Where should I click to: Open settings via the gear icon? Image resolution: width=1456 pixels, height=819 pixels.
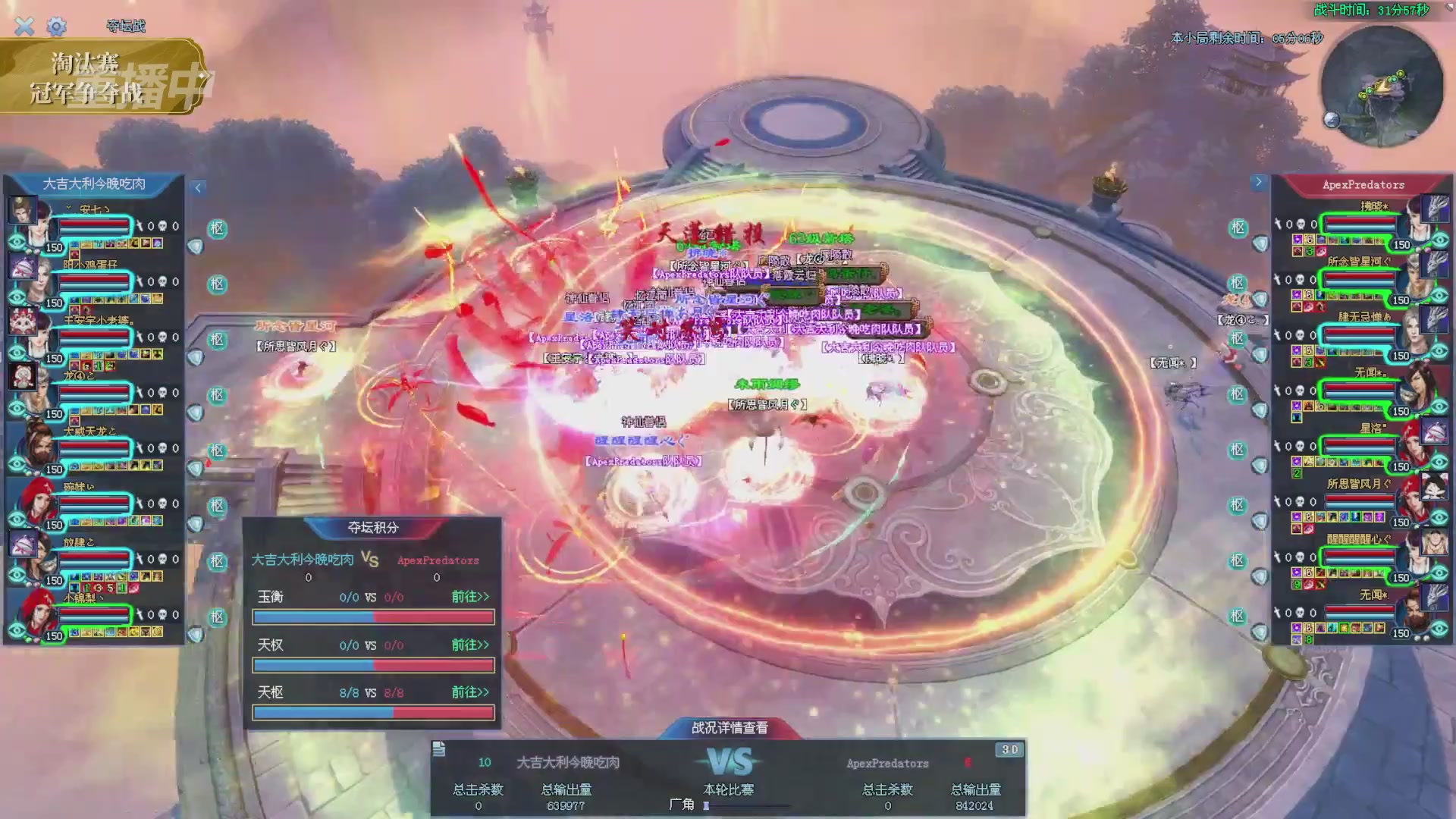[56, 27]
